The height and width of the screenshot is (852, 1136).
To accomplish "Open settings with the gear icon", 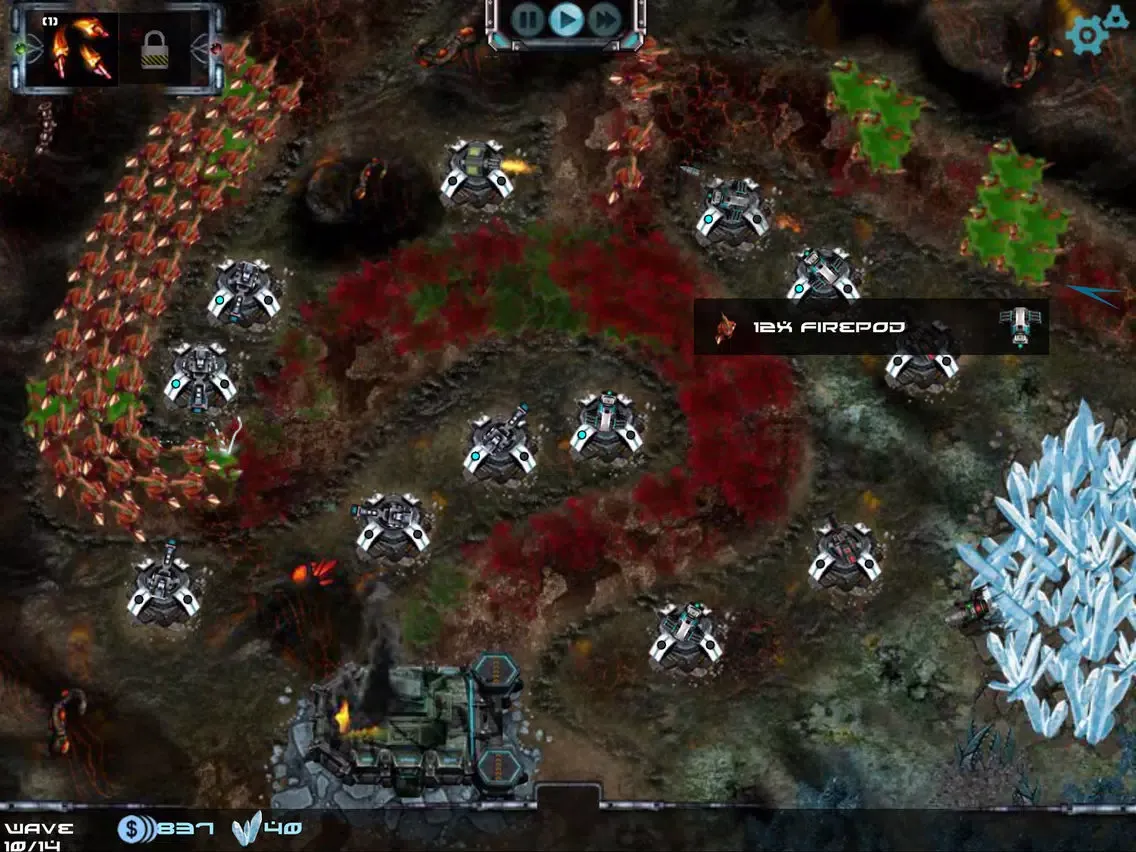I will [1089, 35].
